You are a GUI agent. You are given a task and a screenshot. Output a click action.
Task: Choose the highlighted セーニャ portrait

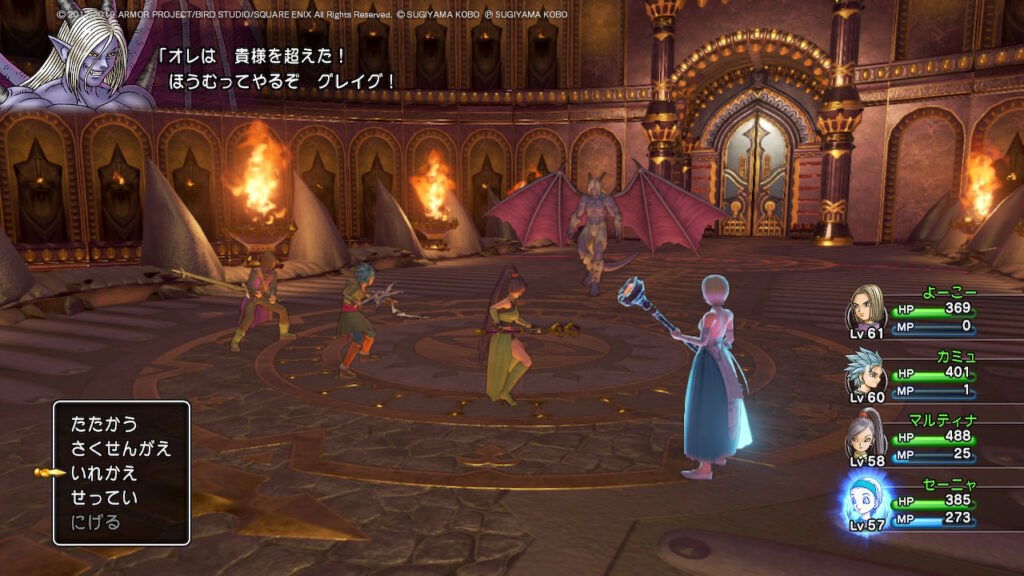tap(864, 500)
